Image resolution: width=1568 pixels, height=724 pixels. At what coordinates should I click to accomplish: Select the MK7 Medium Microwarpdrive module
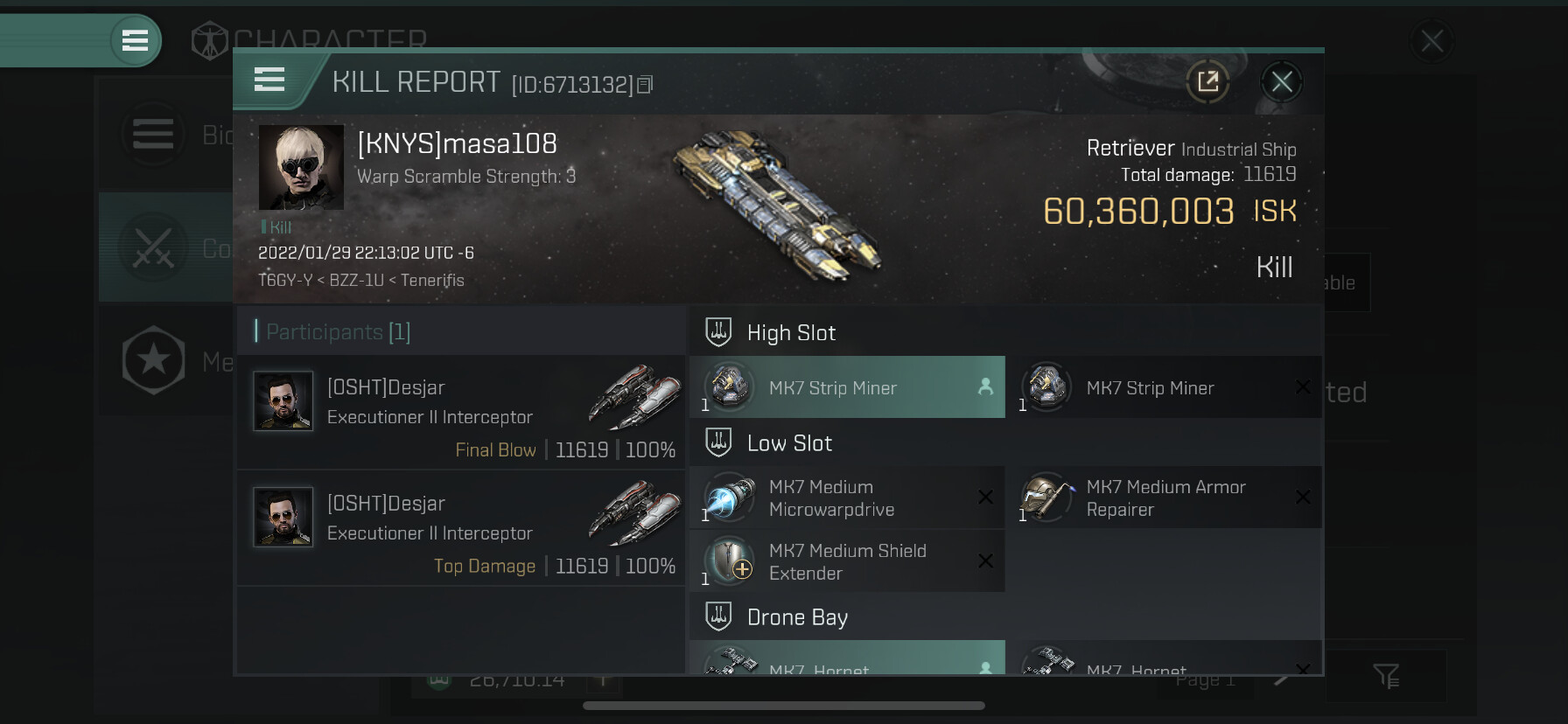pos(847,498)
